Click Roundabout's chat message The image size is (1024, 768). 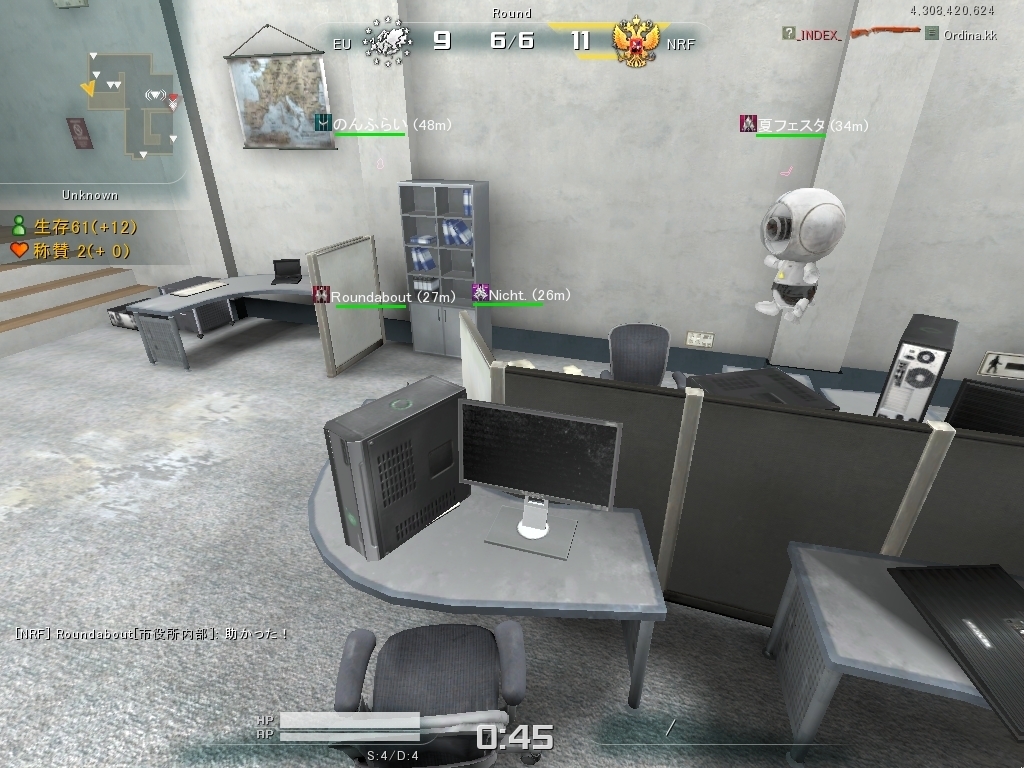click(x=152, y=634)
